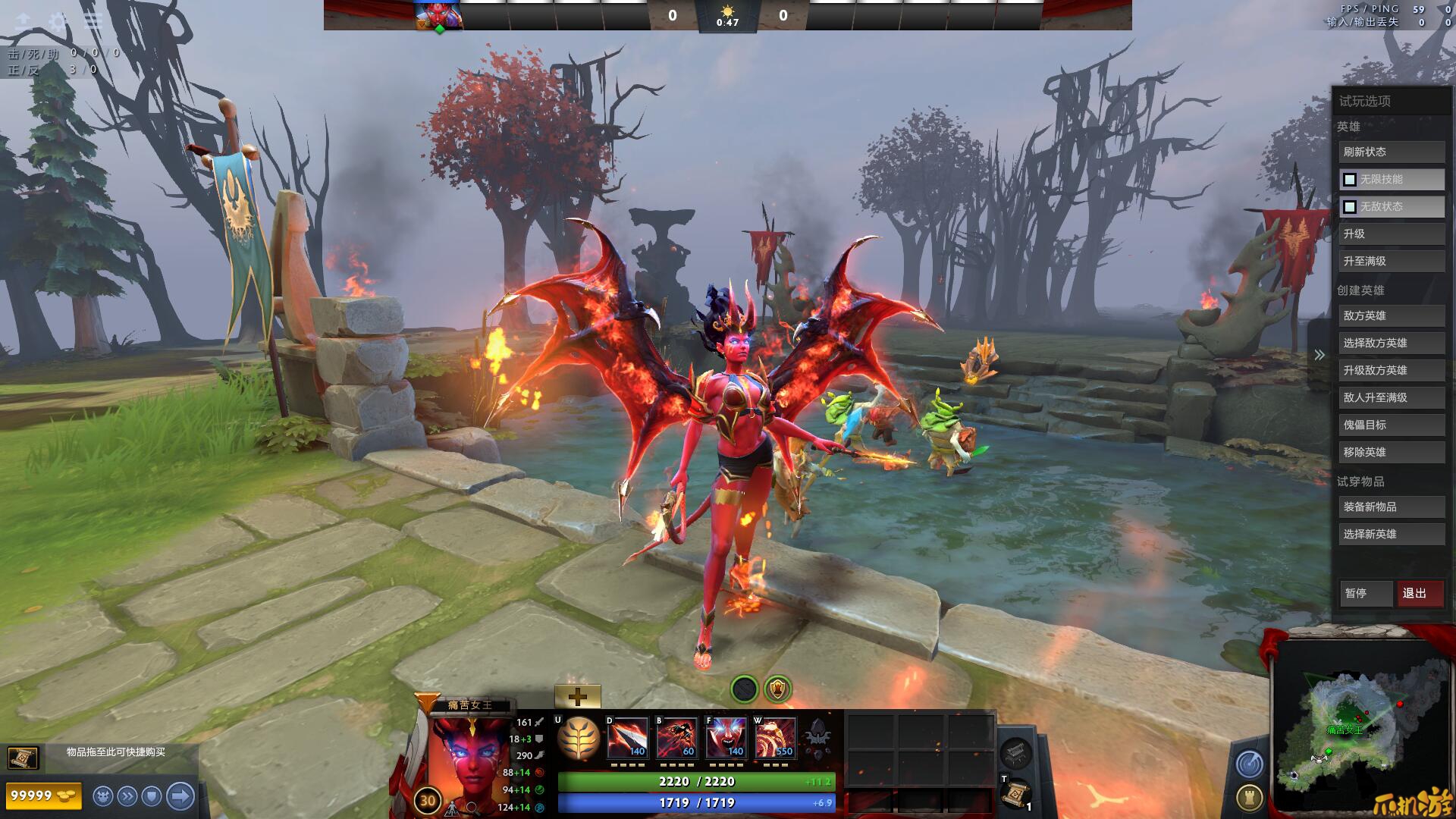Activate the Shadow Strike dagger ability
Viewport: 1456px width, 819px height.
click(x=628, y=738)
